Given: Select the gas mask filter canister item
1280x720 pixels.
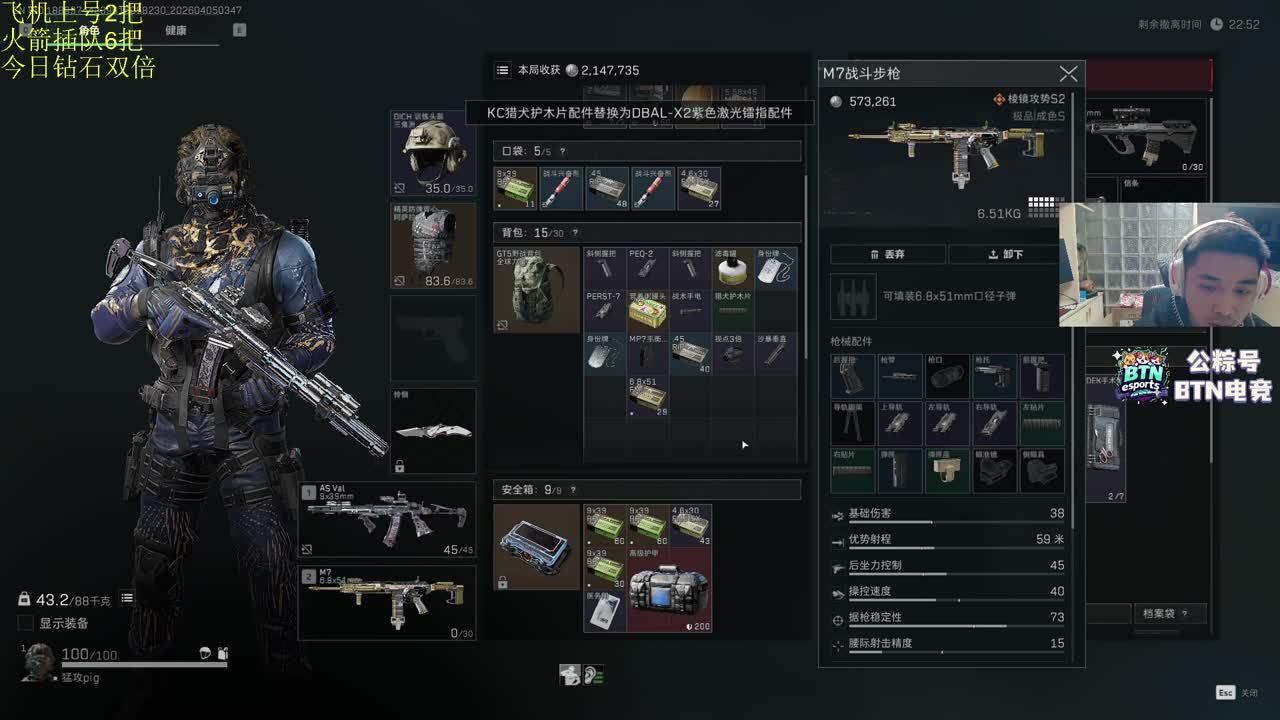Looking at the screenshot, I should pyautogui.click(x=733, y=268).
